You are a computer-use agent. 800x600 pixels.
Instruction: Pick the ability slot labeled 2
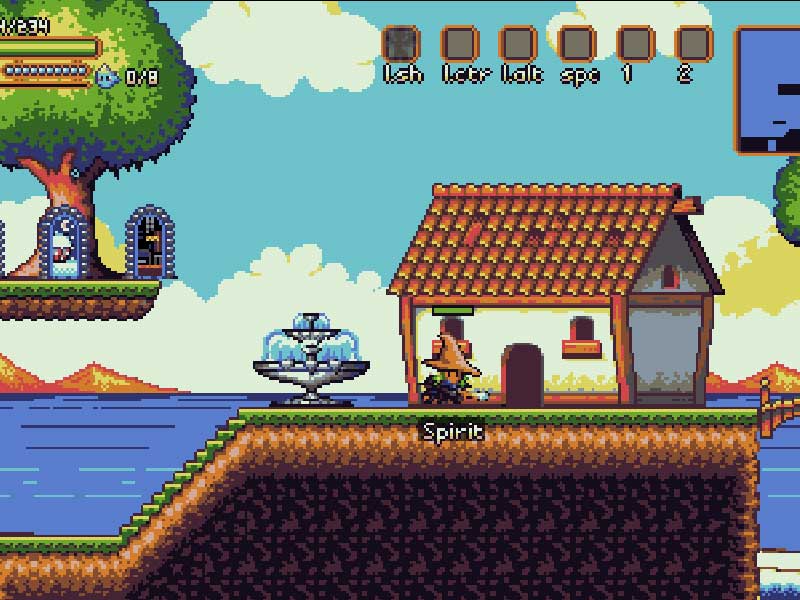point(693,44)
